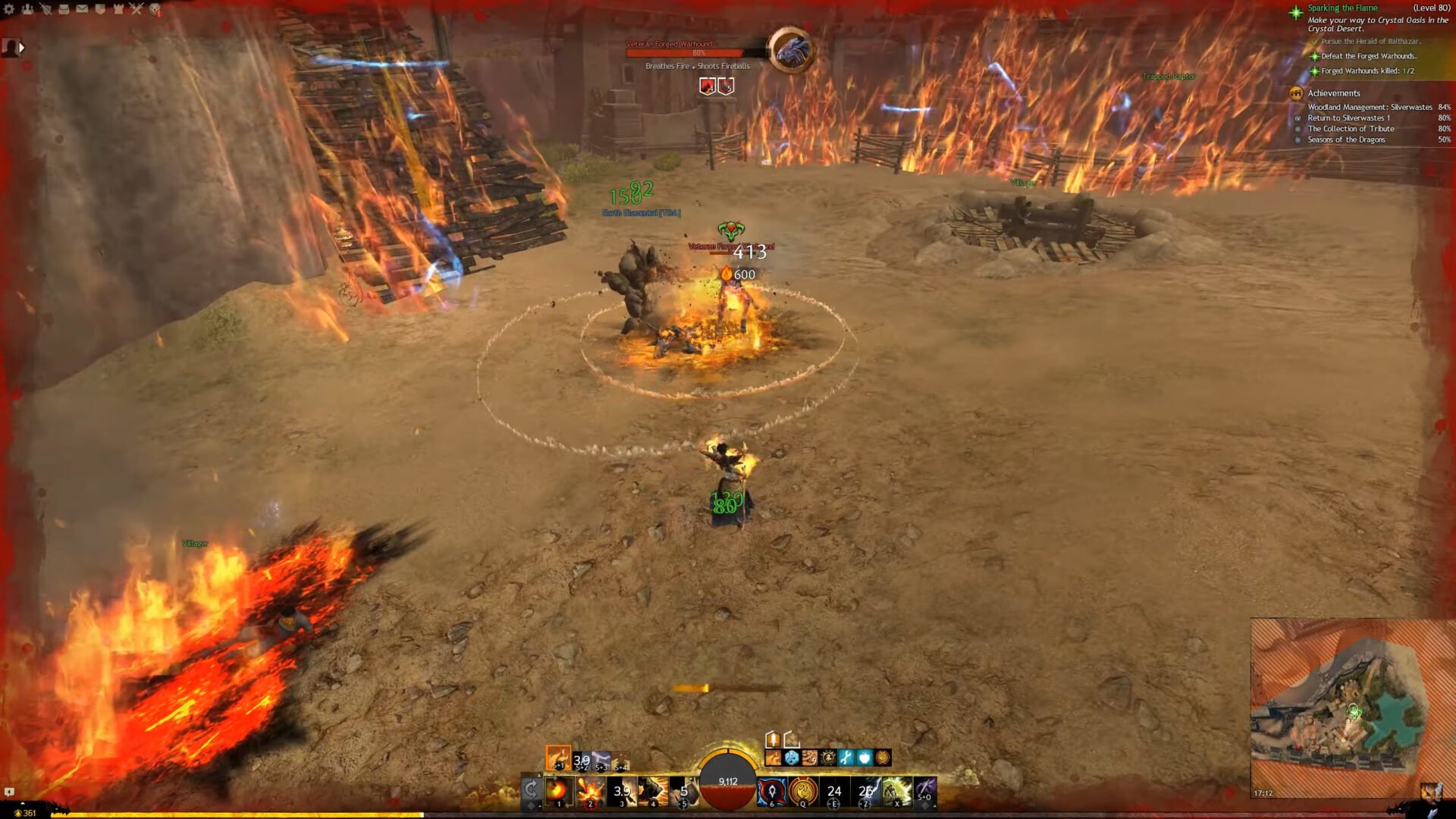Image resolution: width=1456 pixels, height=819 pixels.
Task: Switch to the Water attunement
Action: pyautogui.click(x=581, y=758)
